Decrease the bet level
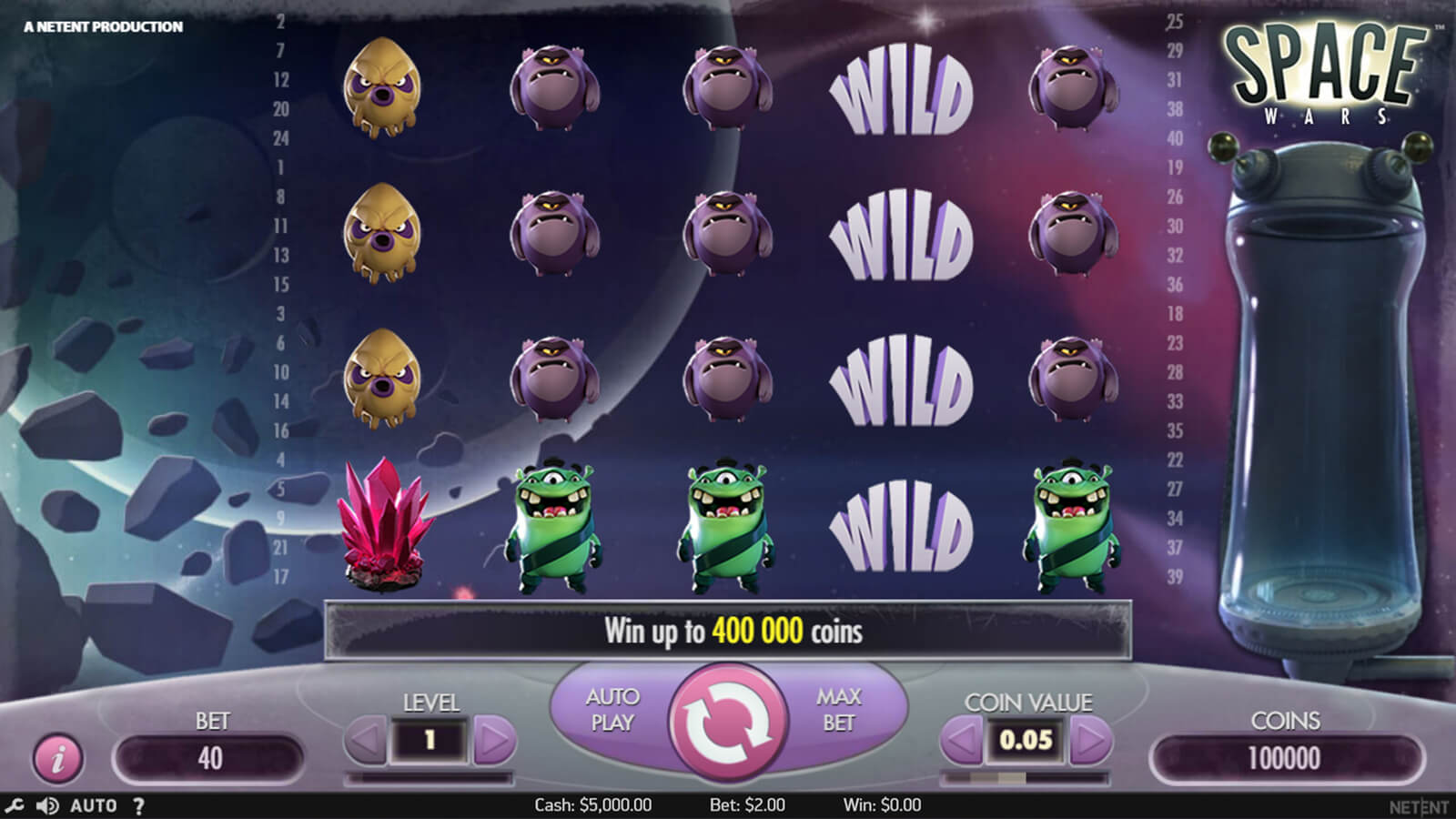Image resolution: width=1456 pixels, height=819 pixels. coord(366,741)
